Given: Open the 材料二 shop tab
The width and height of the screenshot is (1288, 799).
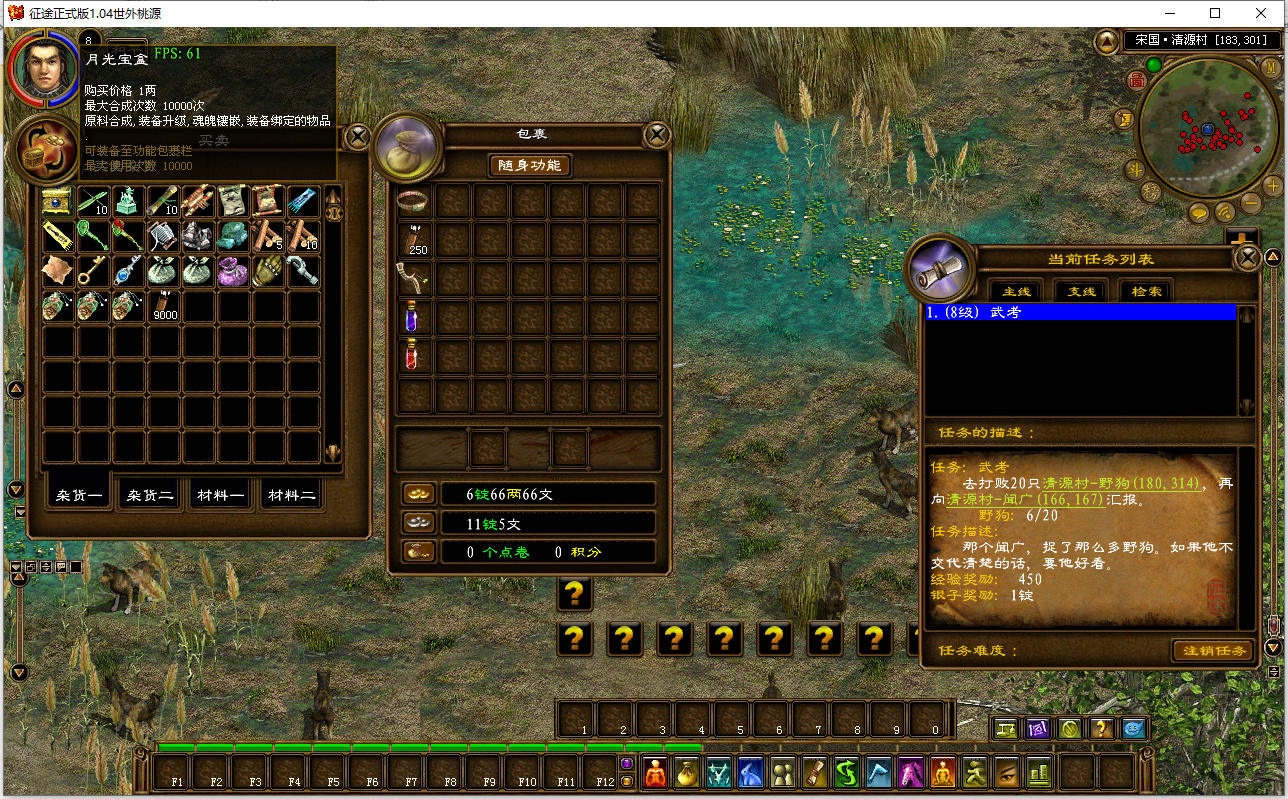Looking at the screenshot, I should click(x=291, y=494).
